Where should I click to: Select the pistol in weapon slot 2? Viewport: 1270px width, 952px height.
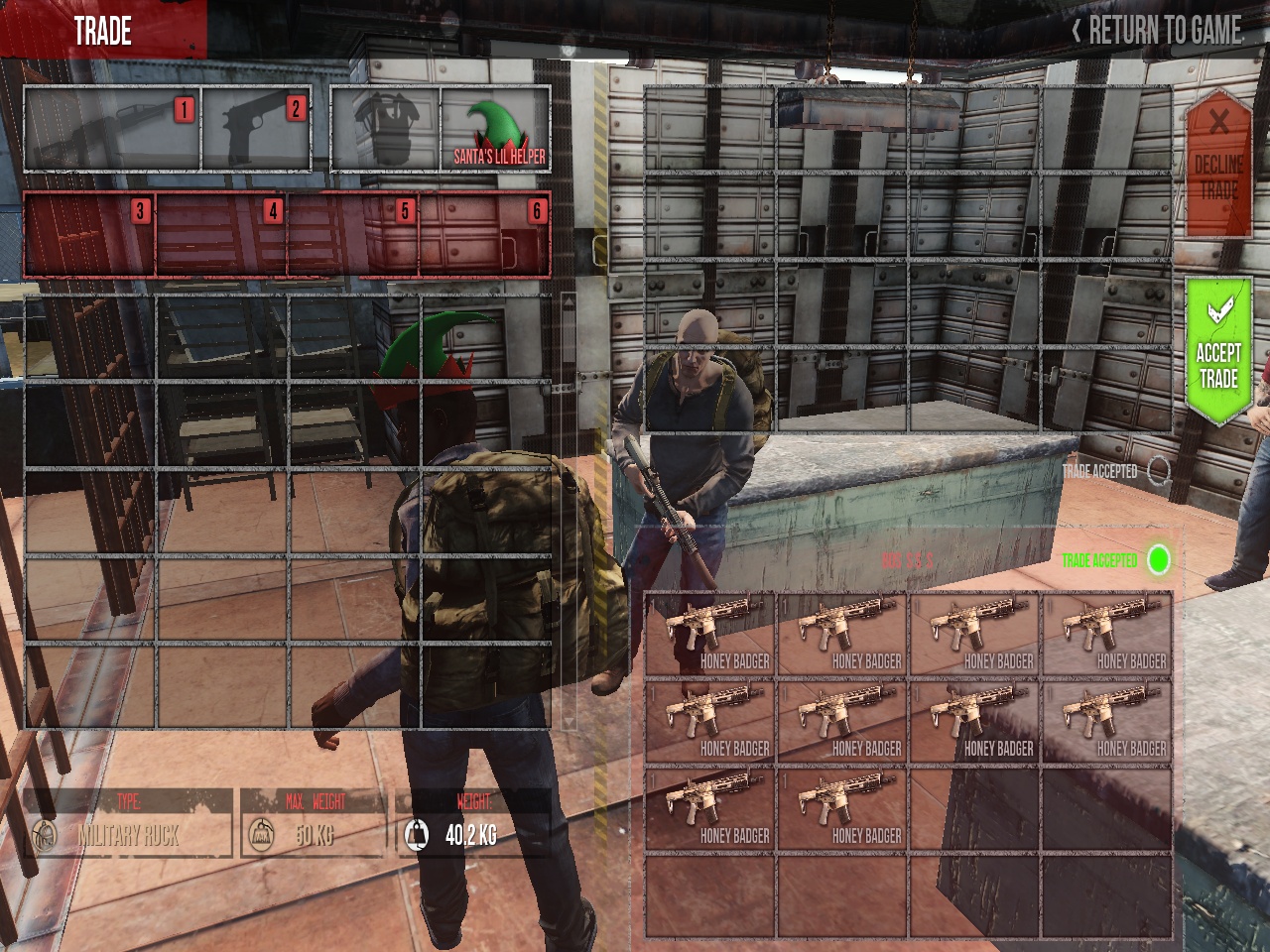[x=256, y=130]
